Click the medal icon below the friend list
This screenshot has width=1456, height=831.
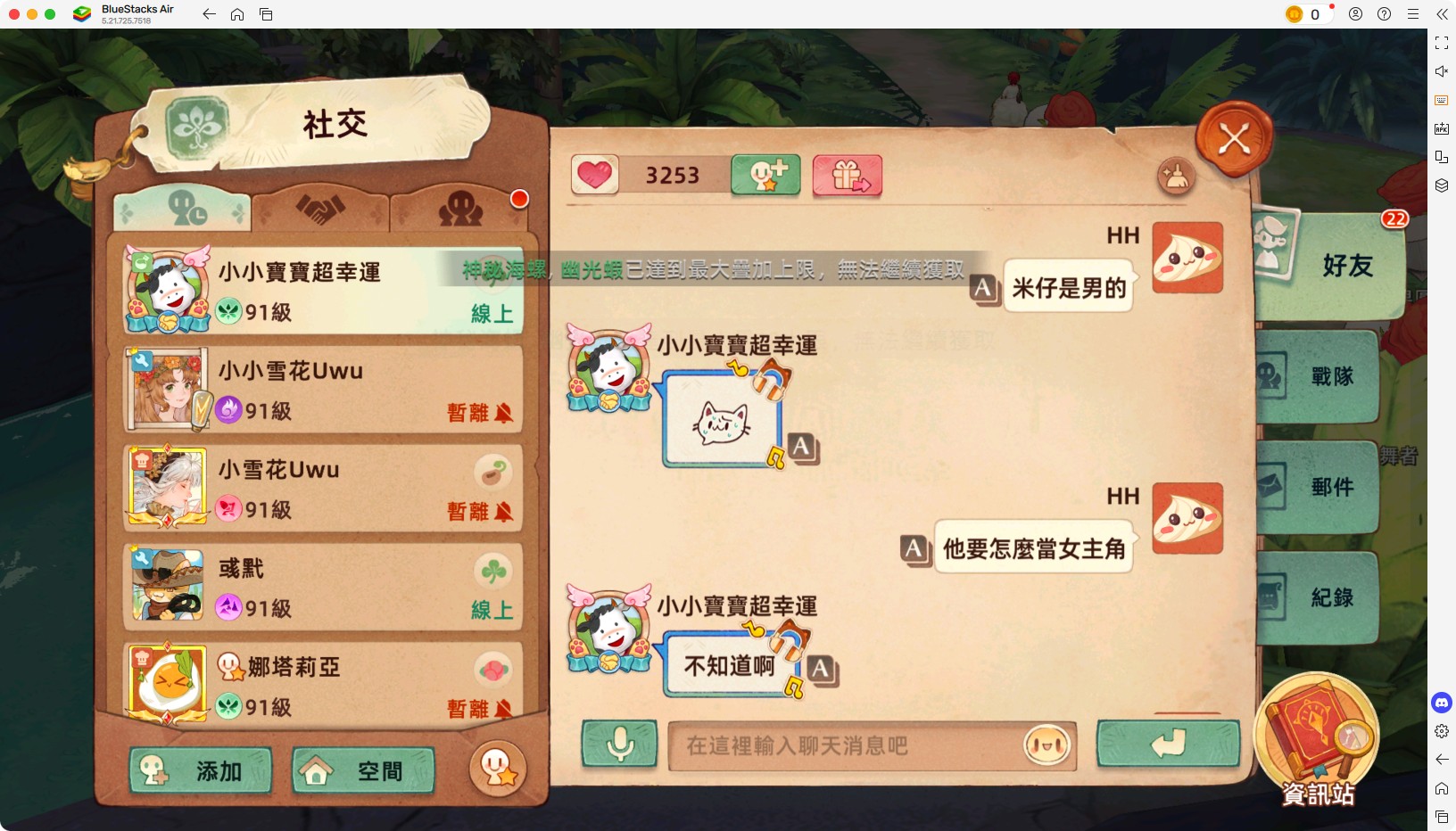(x=499, y=769)
